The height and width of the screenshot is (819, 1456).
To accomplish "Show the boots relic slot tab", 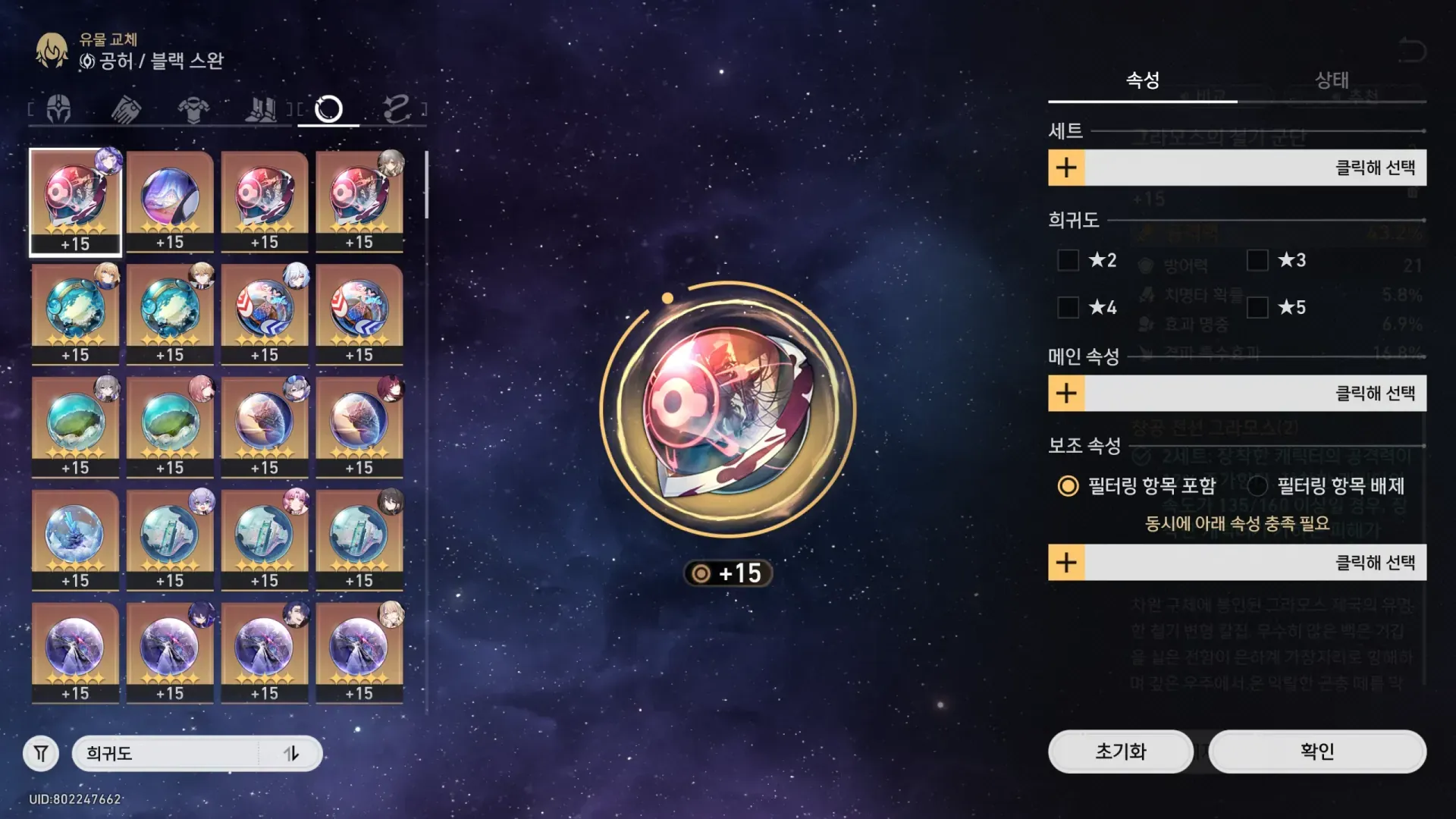I will pos(261,109).
